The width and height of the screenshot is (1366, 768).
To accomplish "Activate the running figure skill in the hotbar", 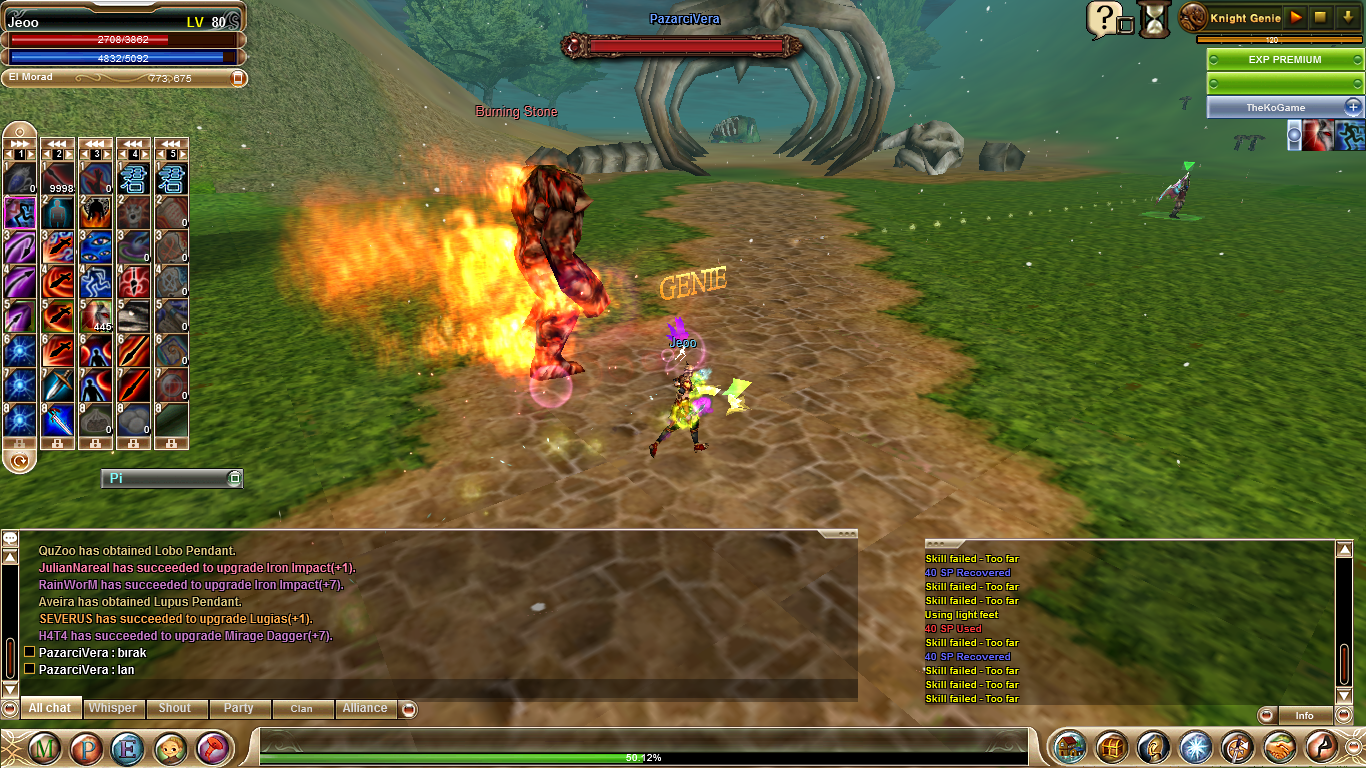I will [20, 212].
